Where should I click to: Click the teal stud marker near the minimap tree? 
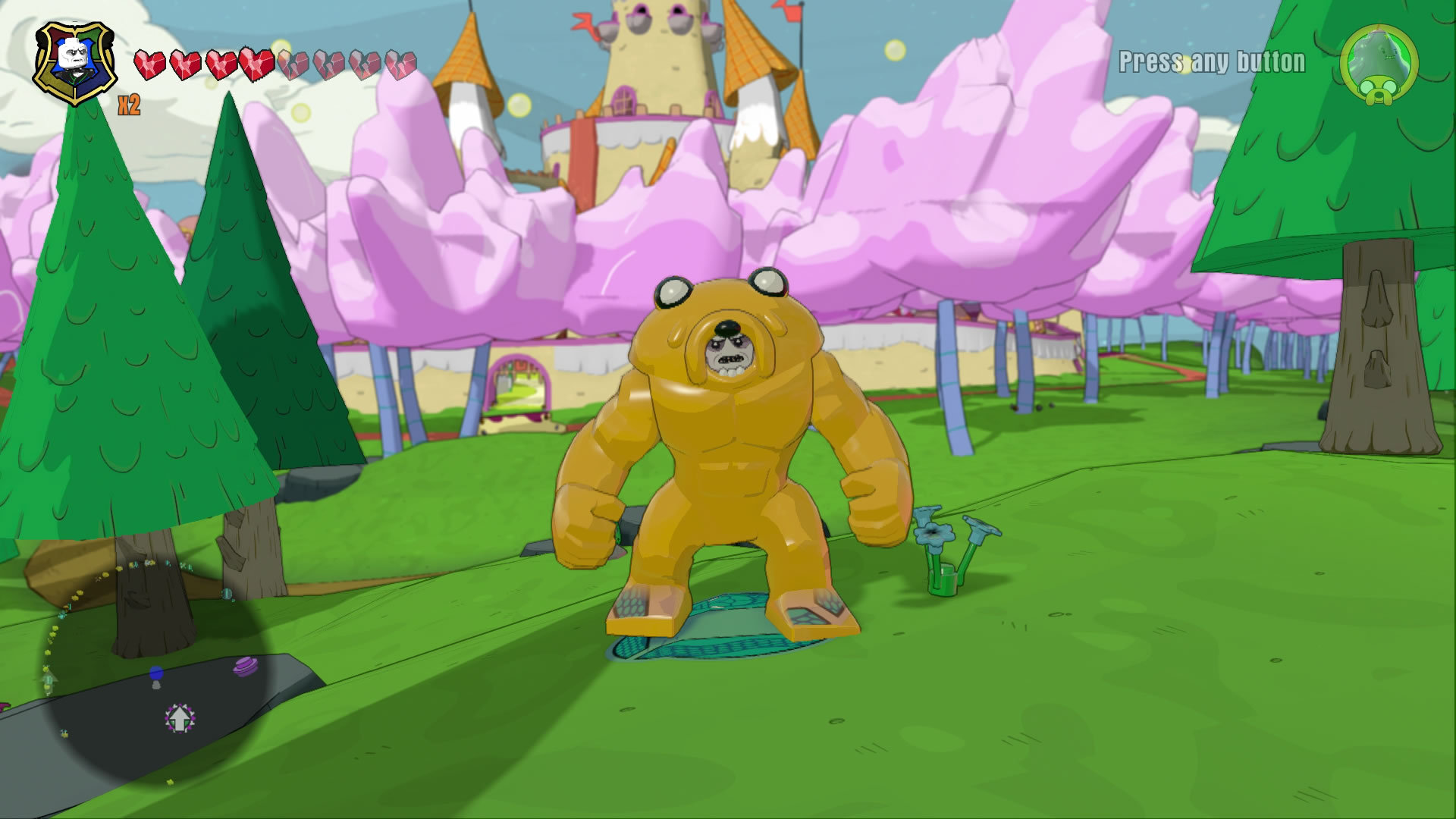click(227, 594)
